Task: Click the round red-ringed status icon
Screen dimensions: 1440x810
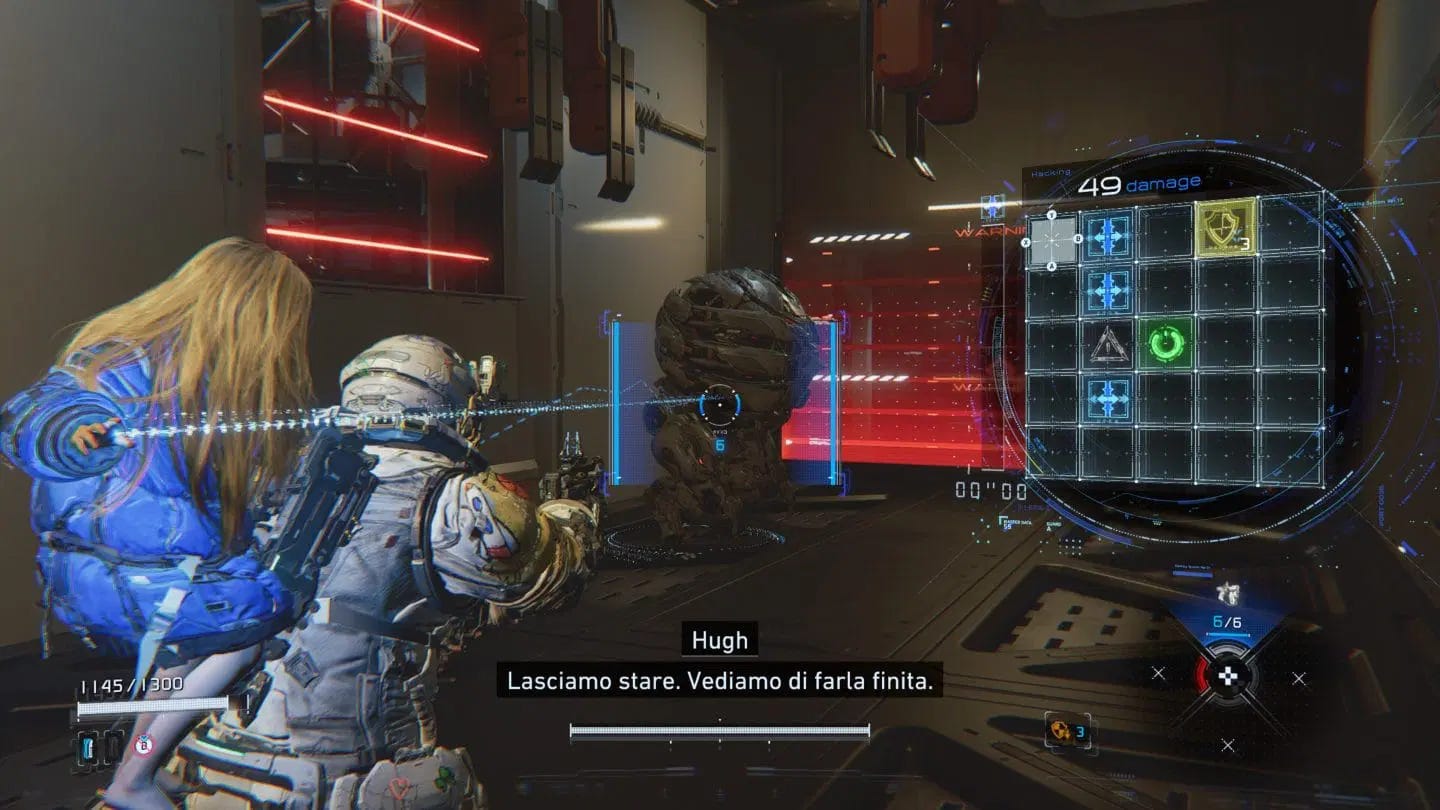Action: click(x=143, y=745)
